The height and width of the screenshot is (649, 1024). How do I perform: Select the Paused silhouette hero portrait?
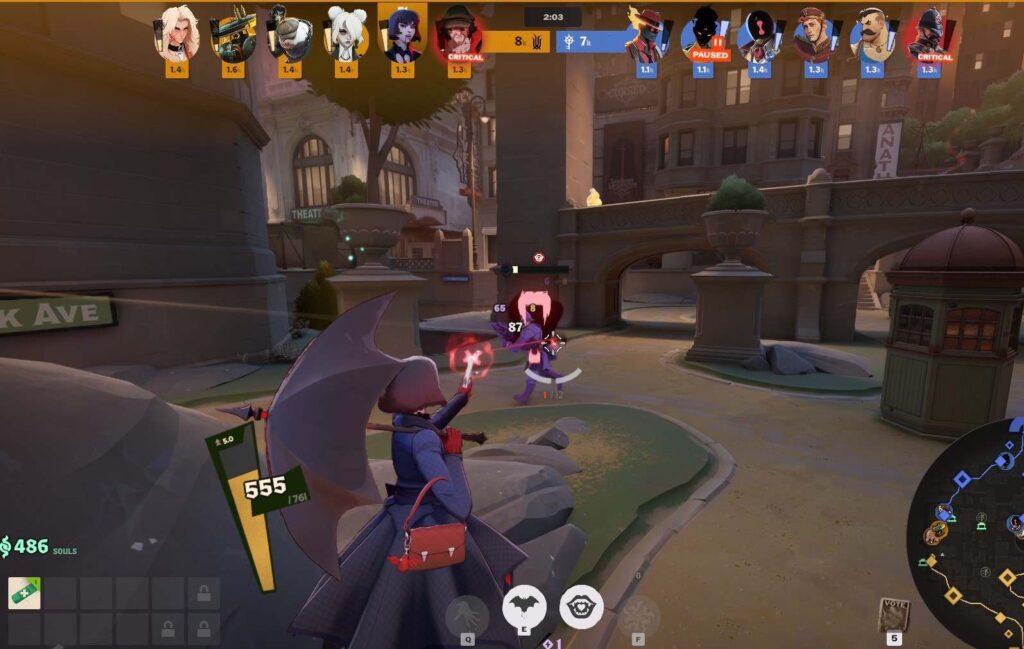(703, 36)
